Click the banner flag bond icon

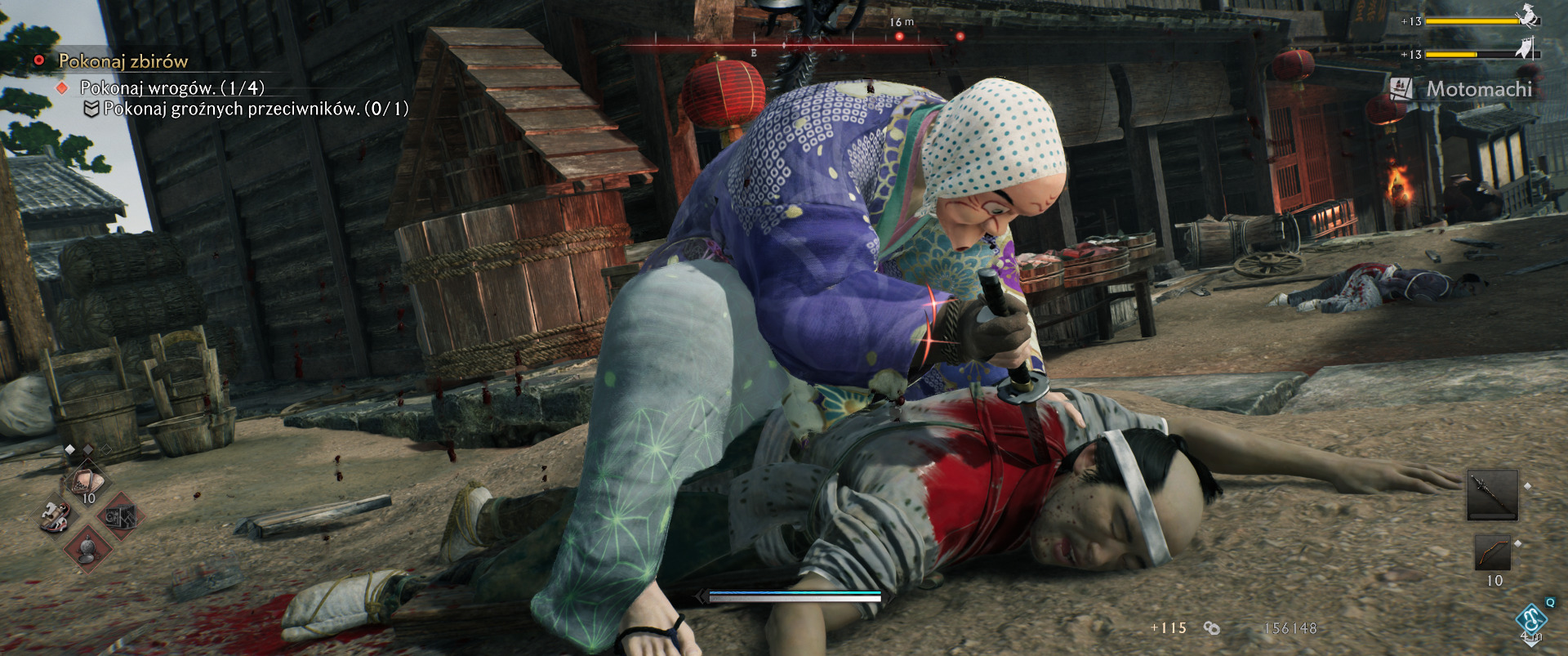coord(1525,51)
